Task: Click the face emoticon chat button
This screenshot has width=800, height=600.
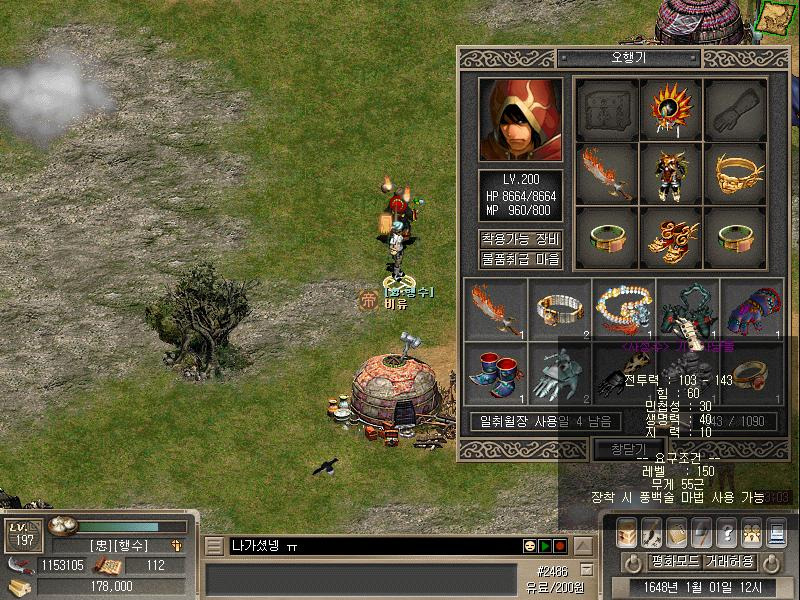Action: pos(529,546)
